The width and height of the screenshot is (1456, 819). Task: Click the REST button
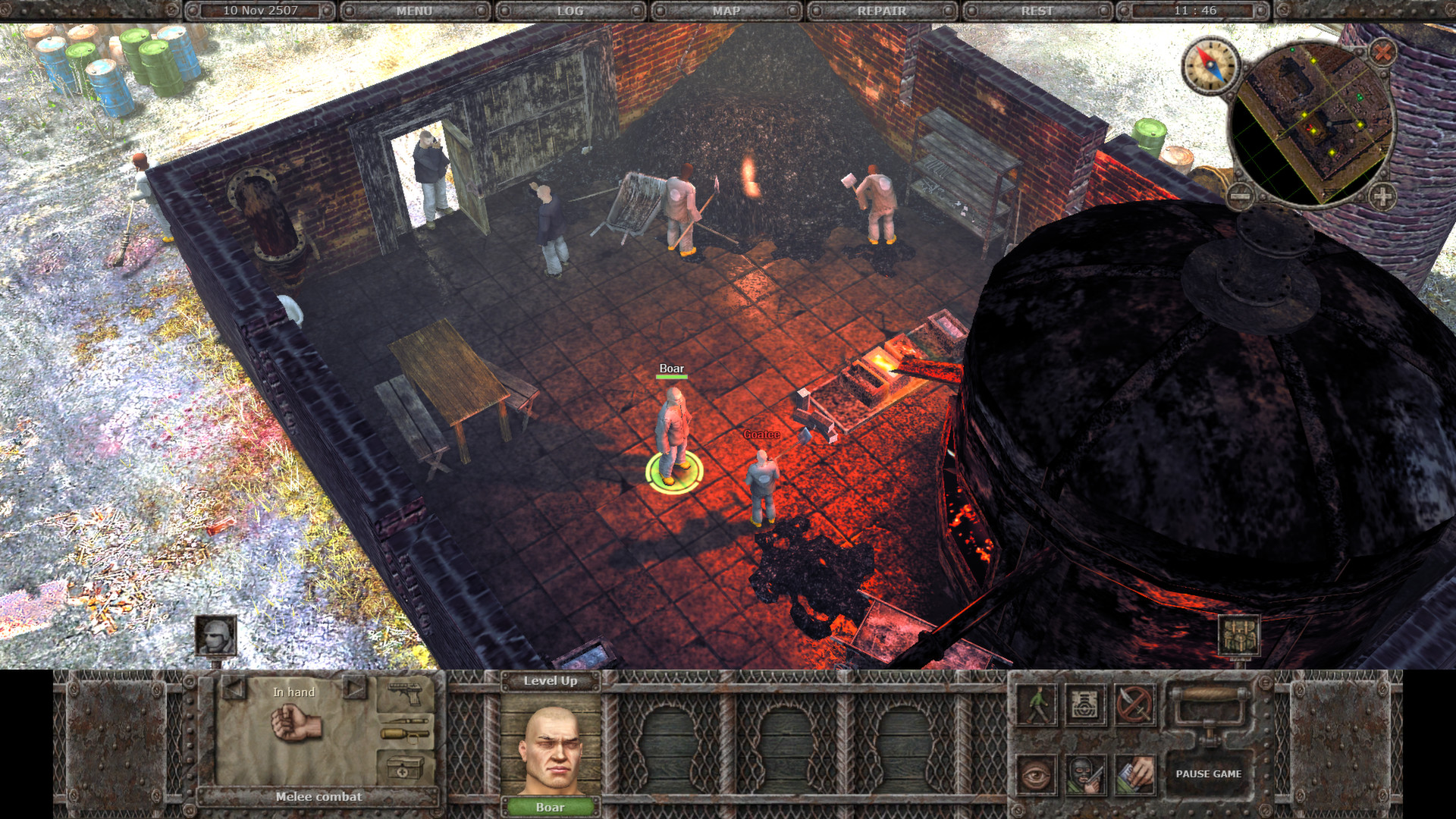[1037, 11]
